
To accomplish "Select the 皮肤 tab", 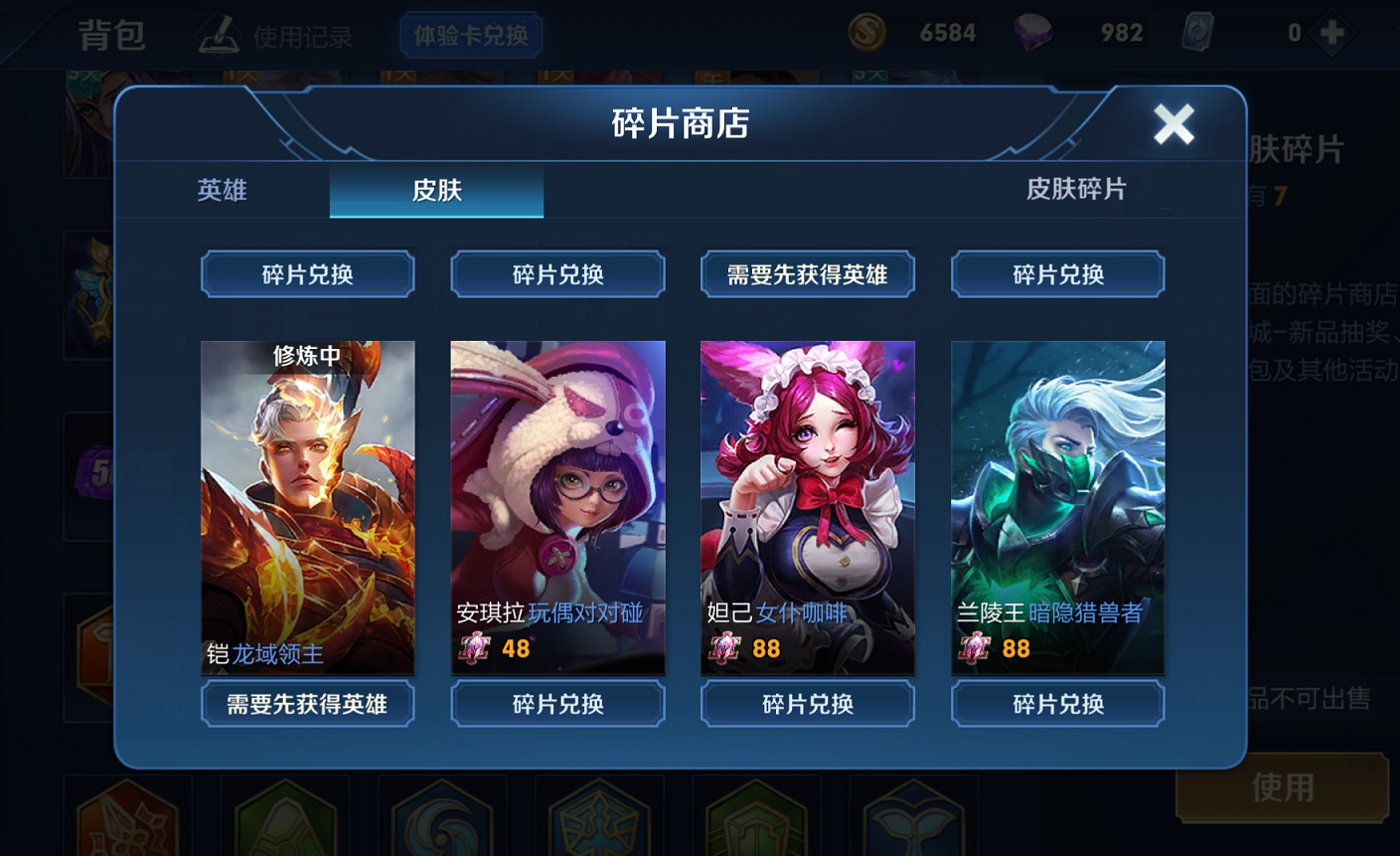I will pos(435,192).
